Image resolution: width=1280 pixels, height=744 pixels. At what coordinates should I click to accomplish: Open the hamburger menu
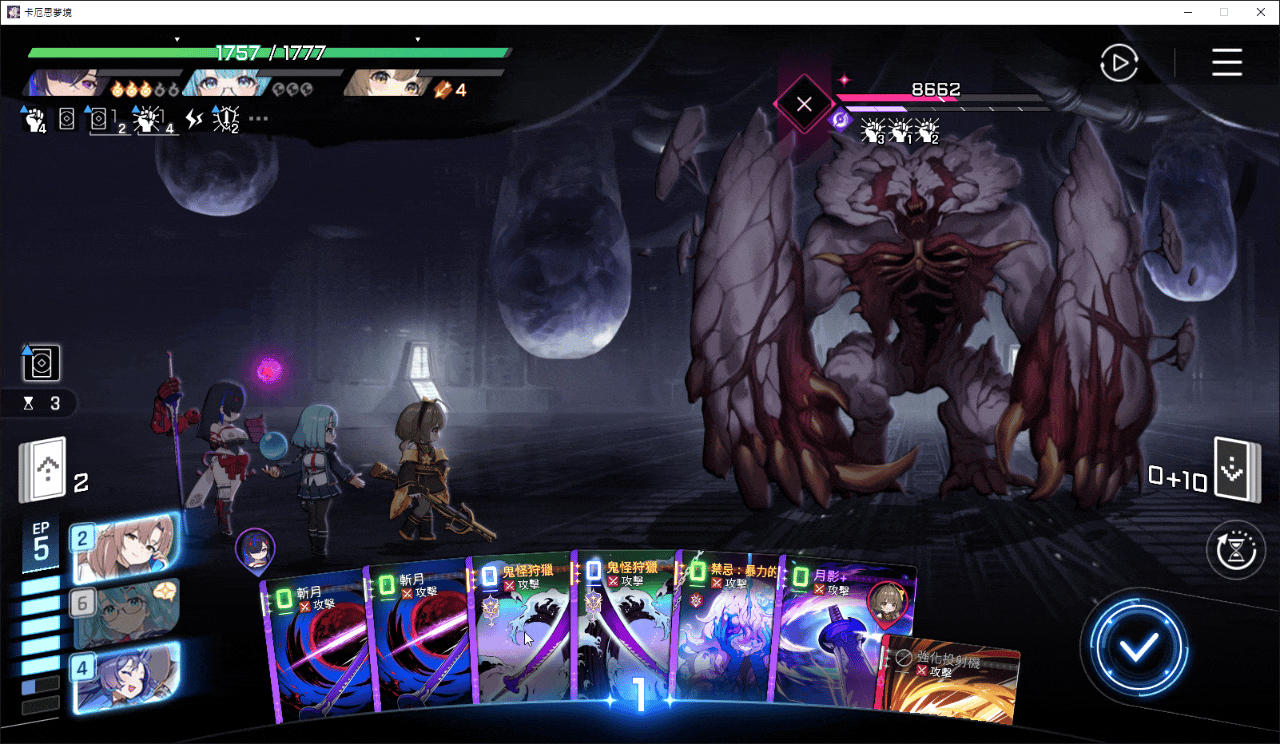[x=1227, y=62]
